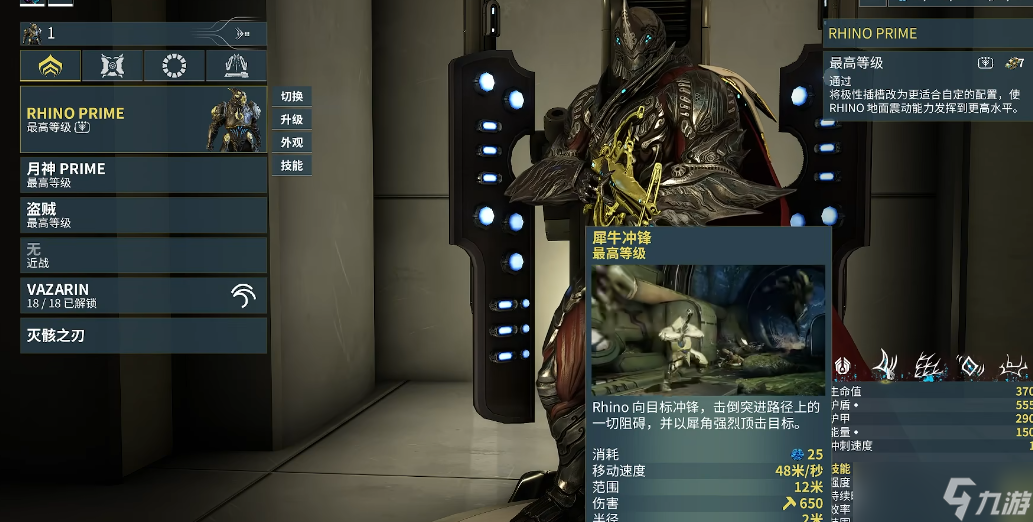Switch to the fourth tab with winged figure icon

coord(236,66)
